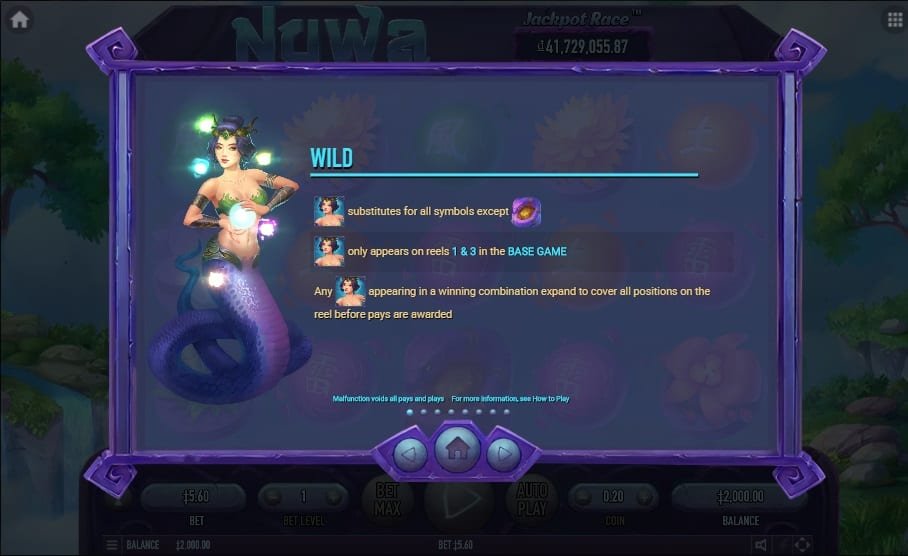908x556 pixels.
Task: Open the hamburger menu beside Balance
Action: coord(112,545)
